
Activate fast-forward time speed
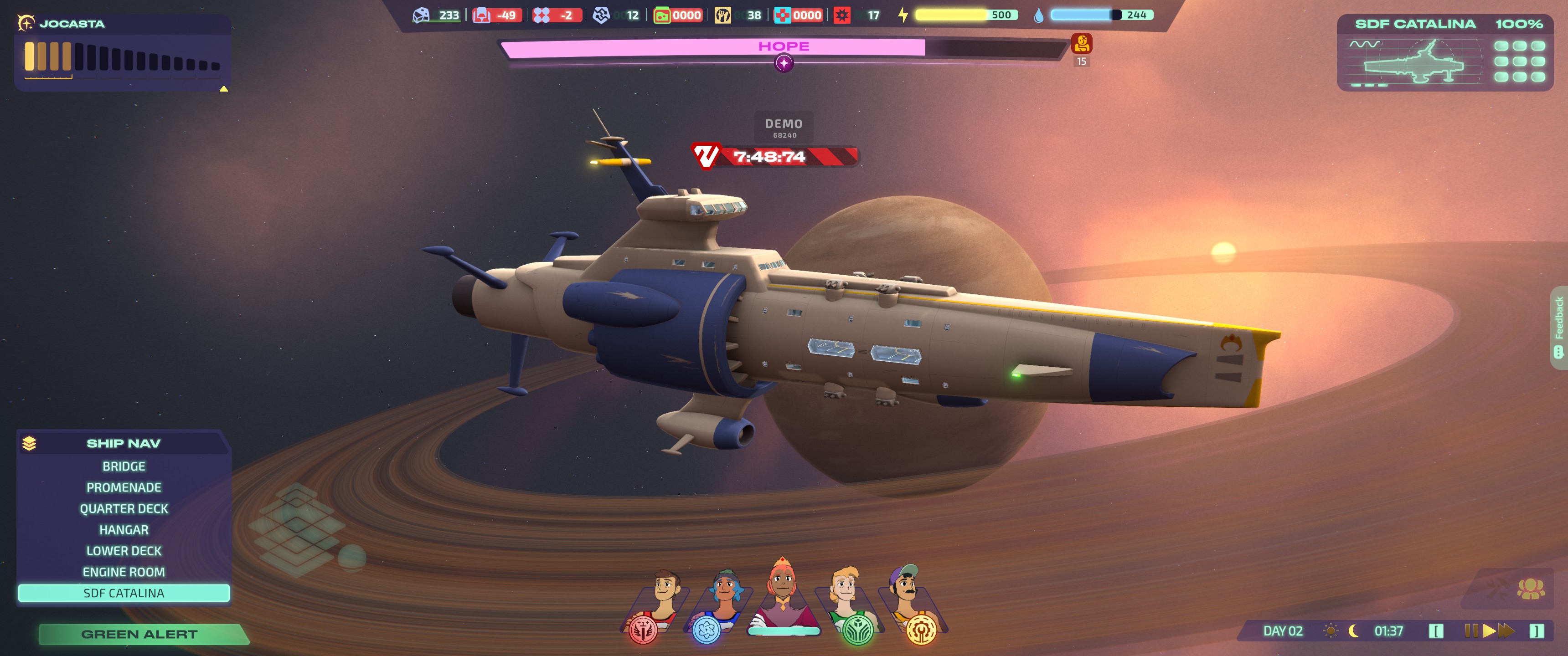(1506, 630)
